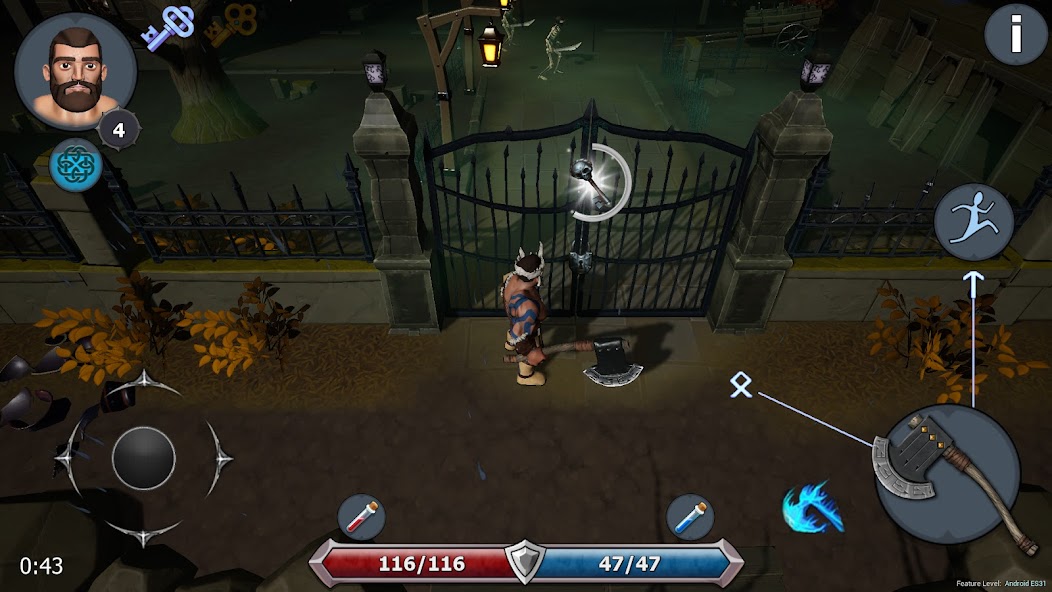The image size is (1052, 592).
Task: Drink the red health potion
Action: click(362, 518)
